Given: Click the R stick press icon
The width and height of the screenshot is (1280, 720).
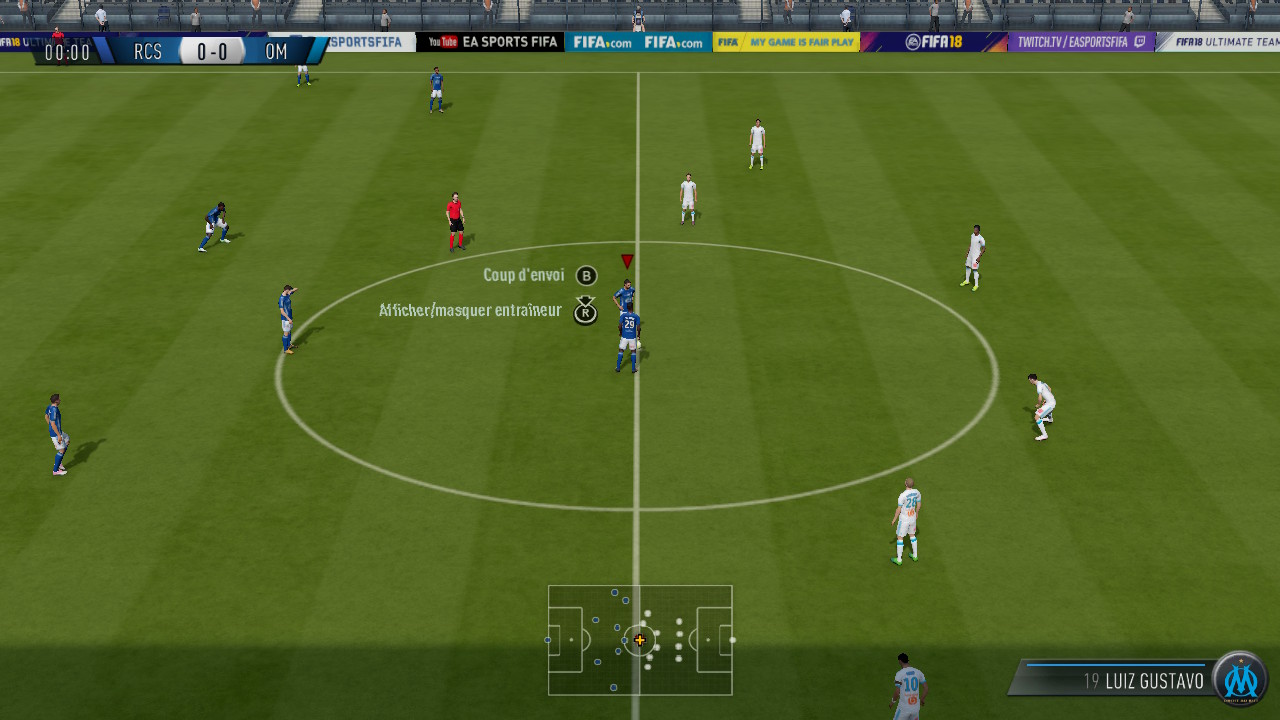Looking at the screenshot, I should pos(585,312).
